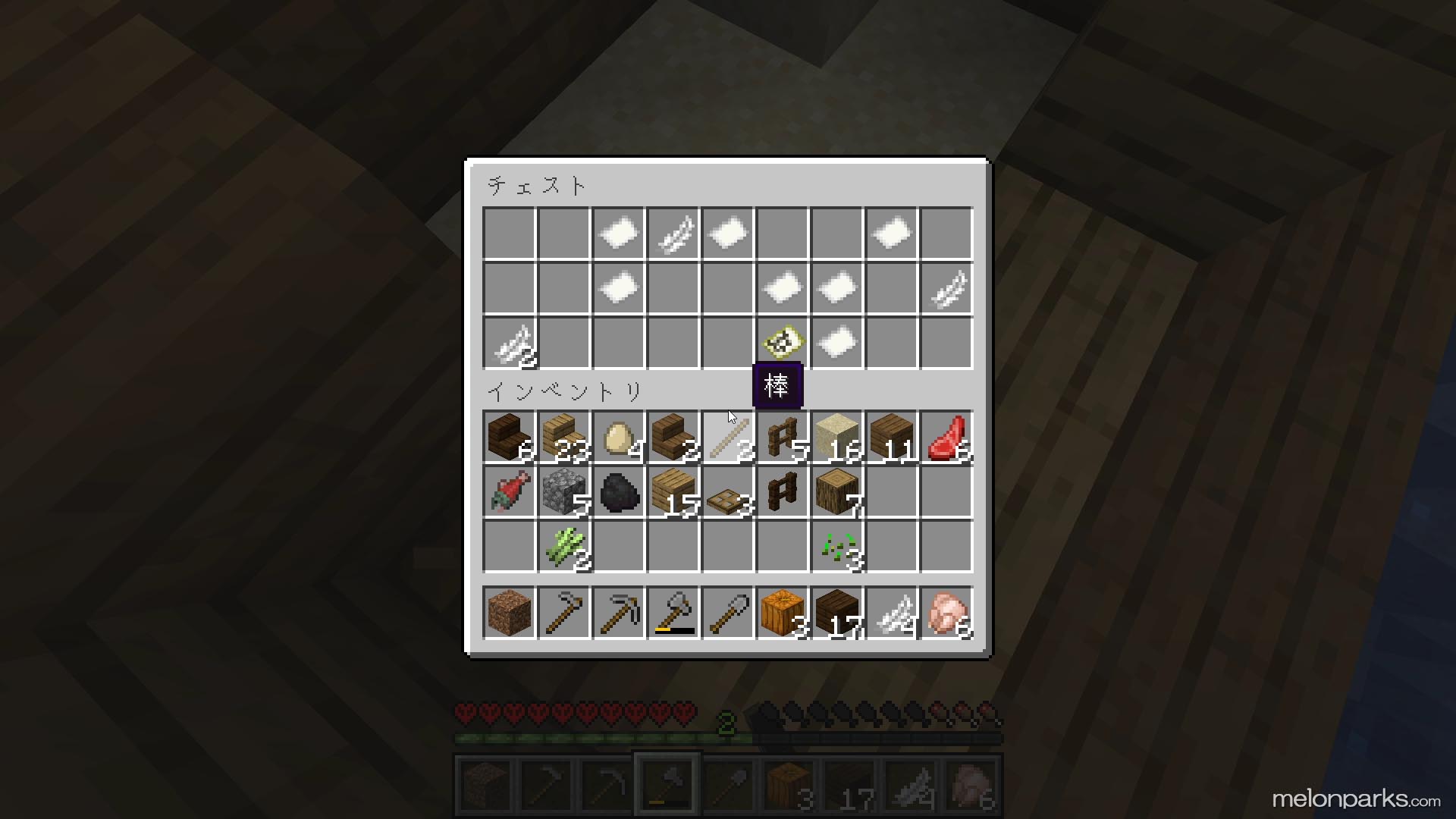
Task: Select the sandstone stack of 16
Action: pos(836,438)
